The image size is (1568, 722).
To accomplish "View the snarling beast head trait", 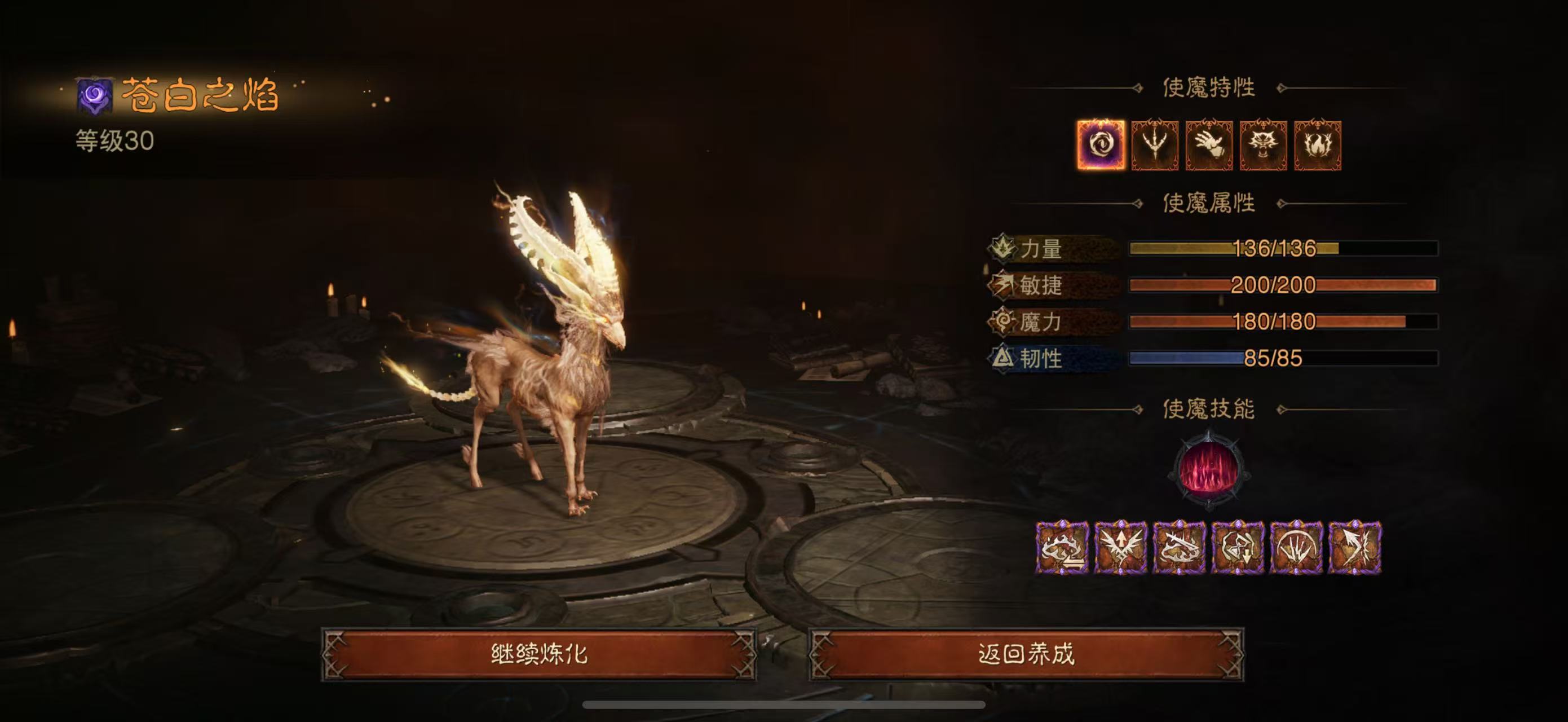I will [1263, 145].
